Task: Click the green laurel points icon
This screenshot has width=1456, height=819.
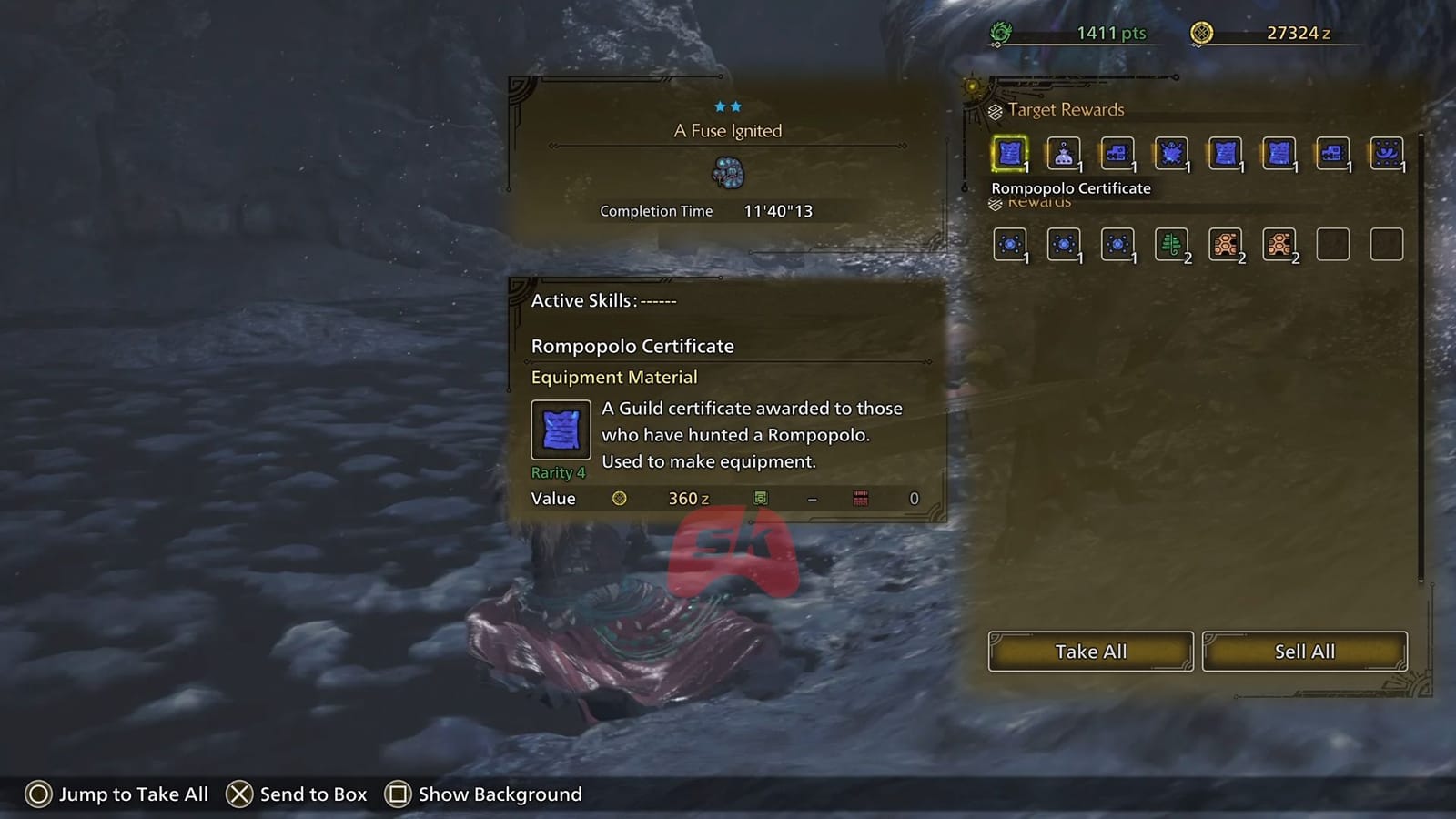Action: coord(1000,30)
